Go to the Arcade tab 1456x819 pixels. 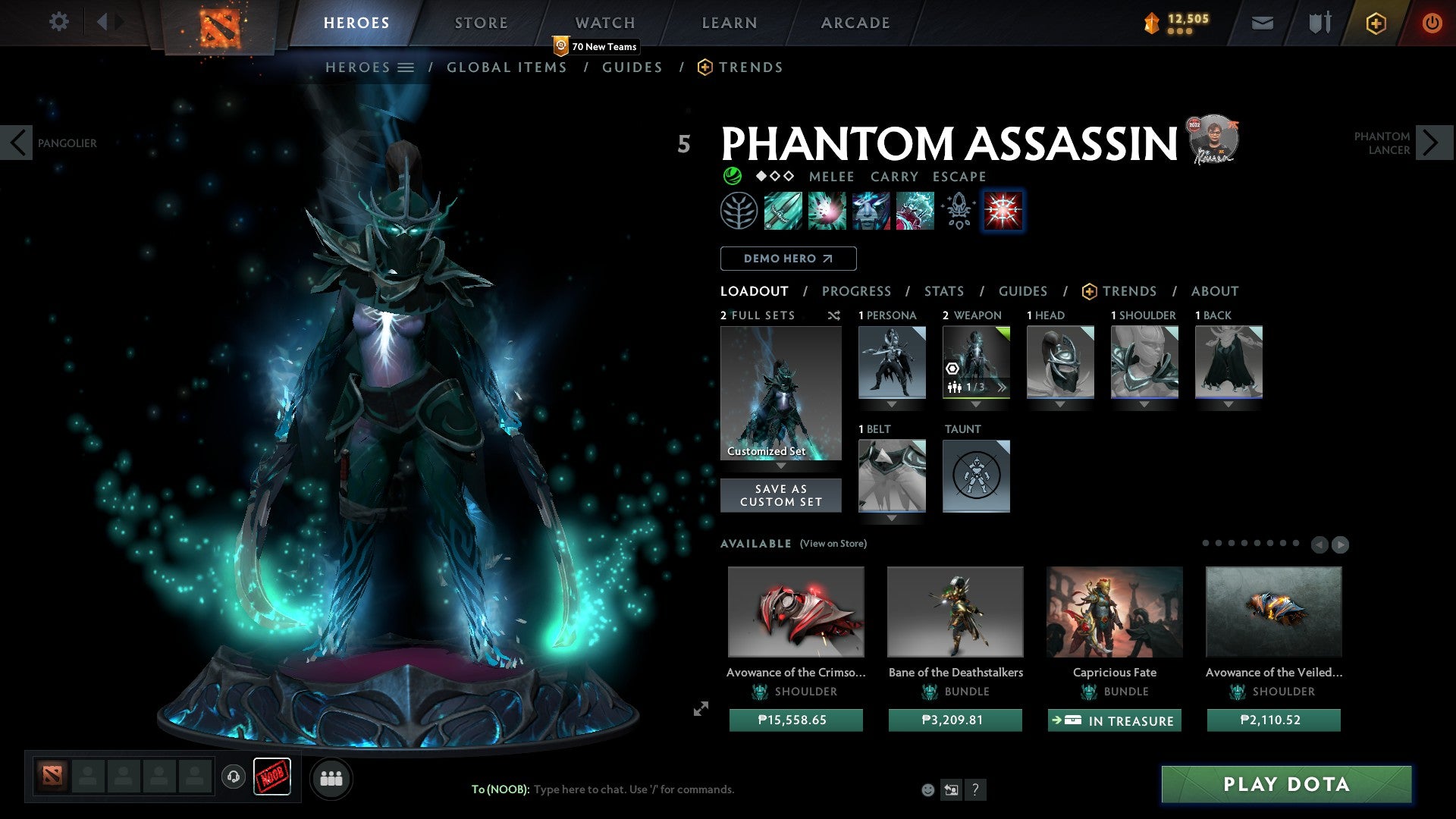click(855, 23)
